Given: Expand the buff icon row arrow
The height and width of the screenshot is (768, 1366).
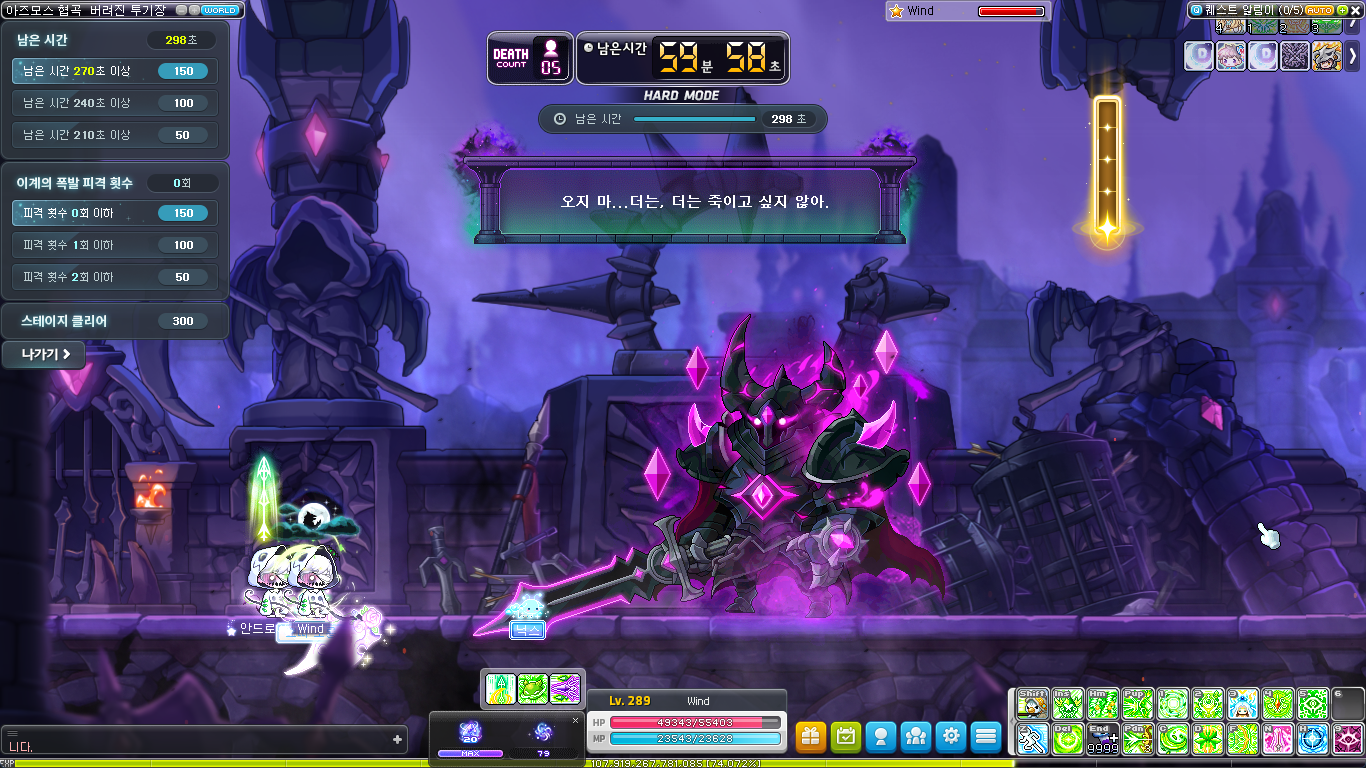Looking at the screenshot, I should (1354, 56).
